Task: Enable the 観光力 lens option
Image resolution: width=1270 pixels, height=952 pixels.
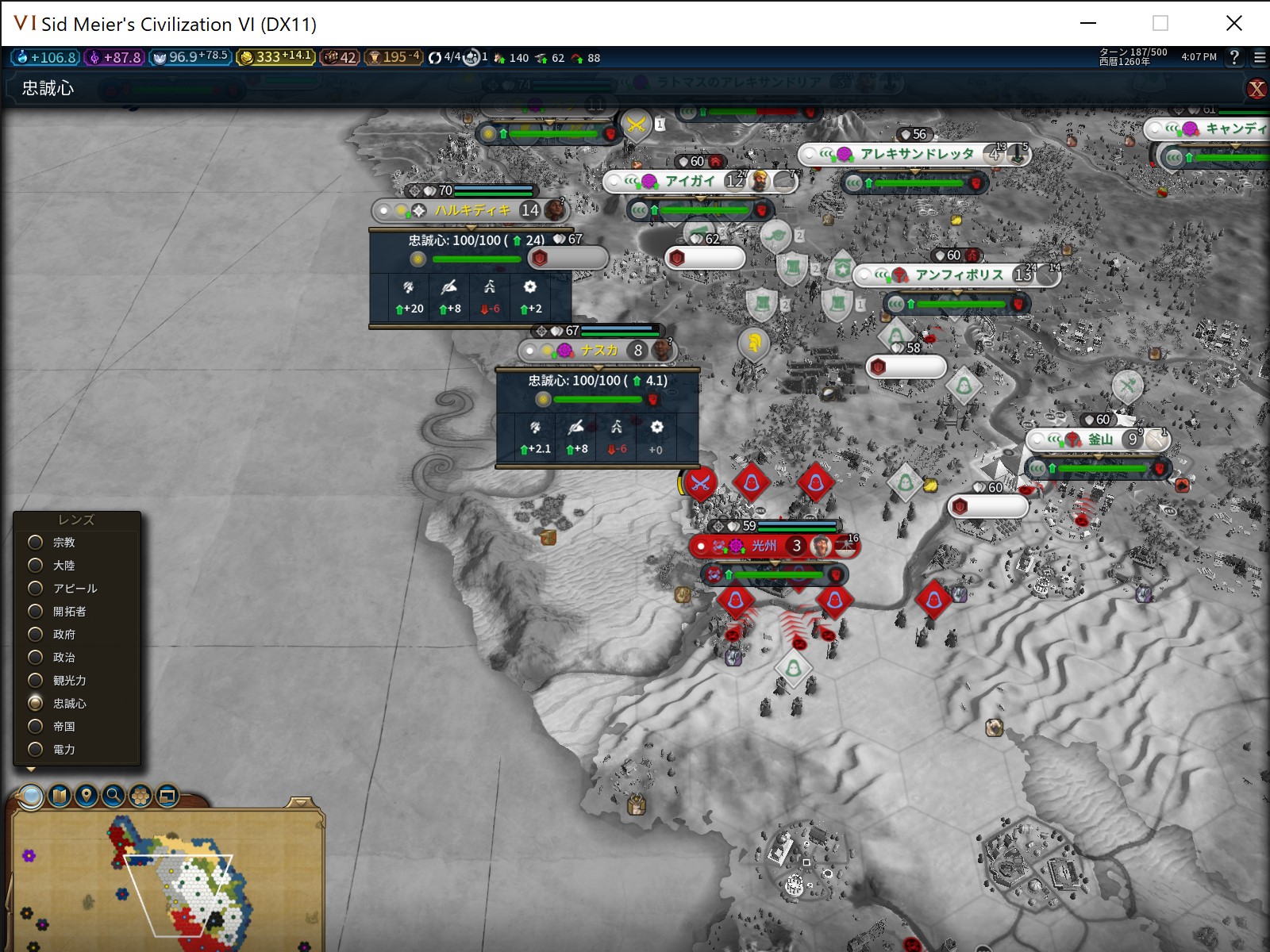Action: tap(34, 680)
